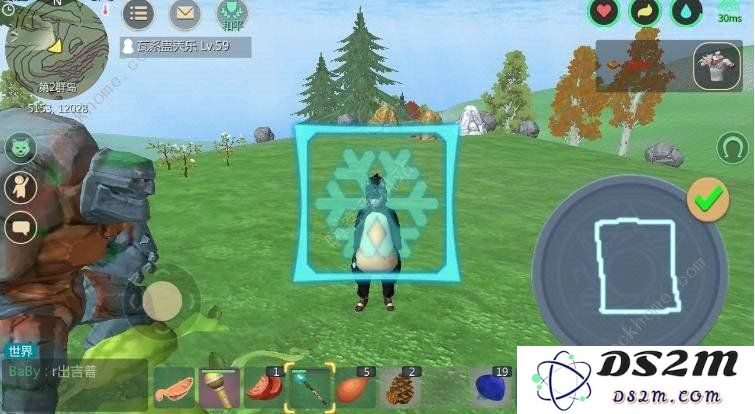
Task: Toggle the peace mode shield icon
Action: pos(231,14)
